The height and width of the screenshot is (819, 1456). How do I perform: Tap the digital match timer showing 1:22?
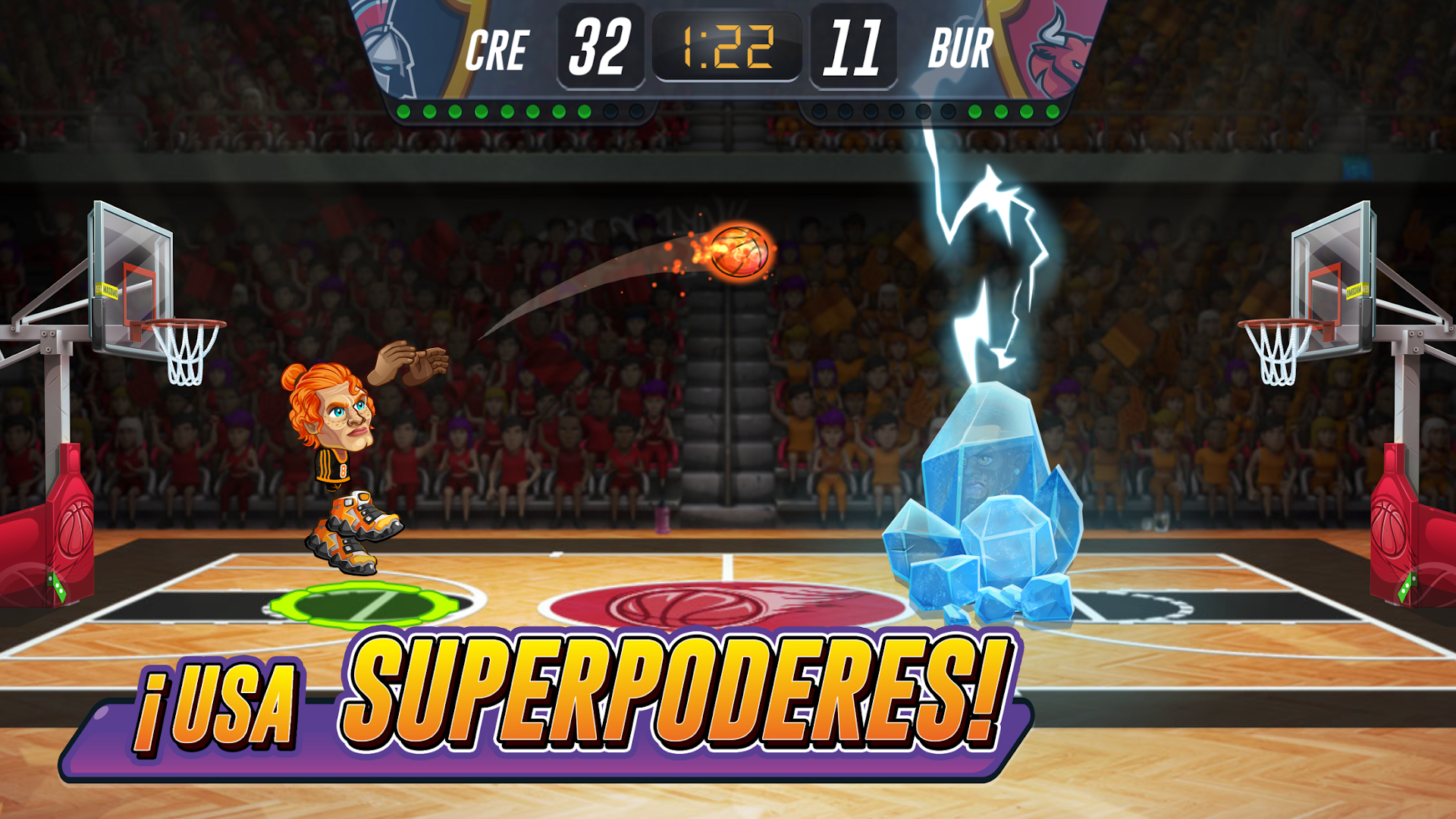(728, 45)
